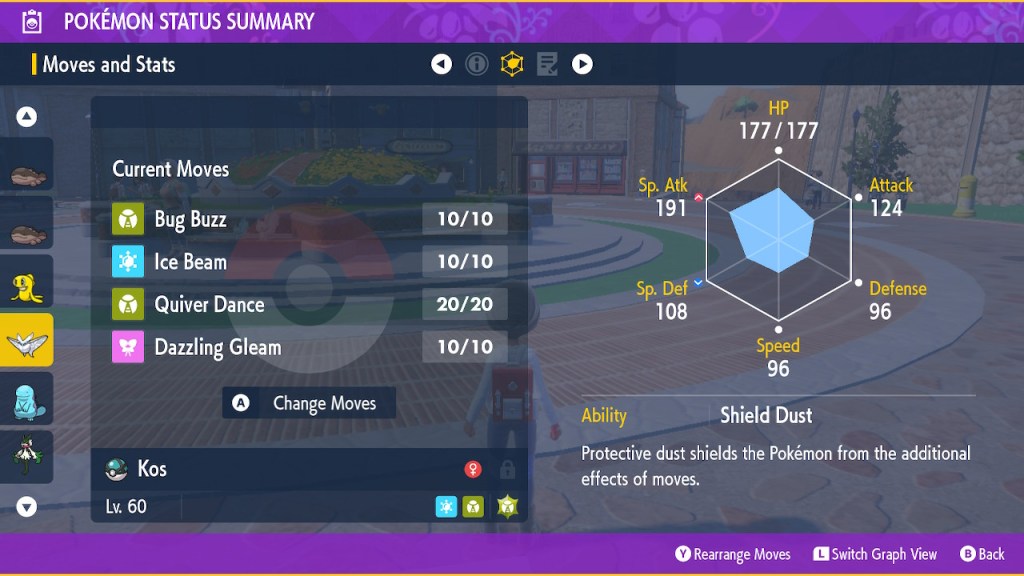This screenshot has height=576, width=1024.
Task: Open the memo notes tab icon
Action: coord(547,65)
